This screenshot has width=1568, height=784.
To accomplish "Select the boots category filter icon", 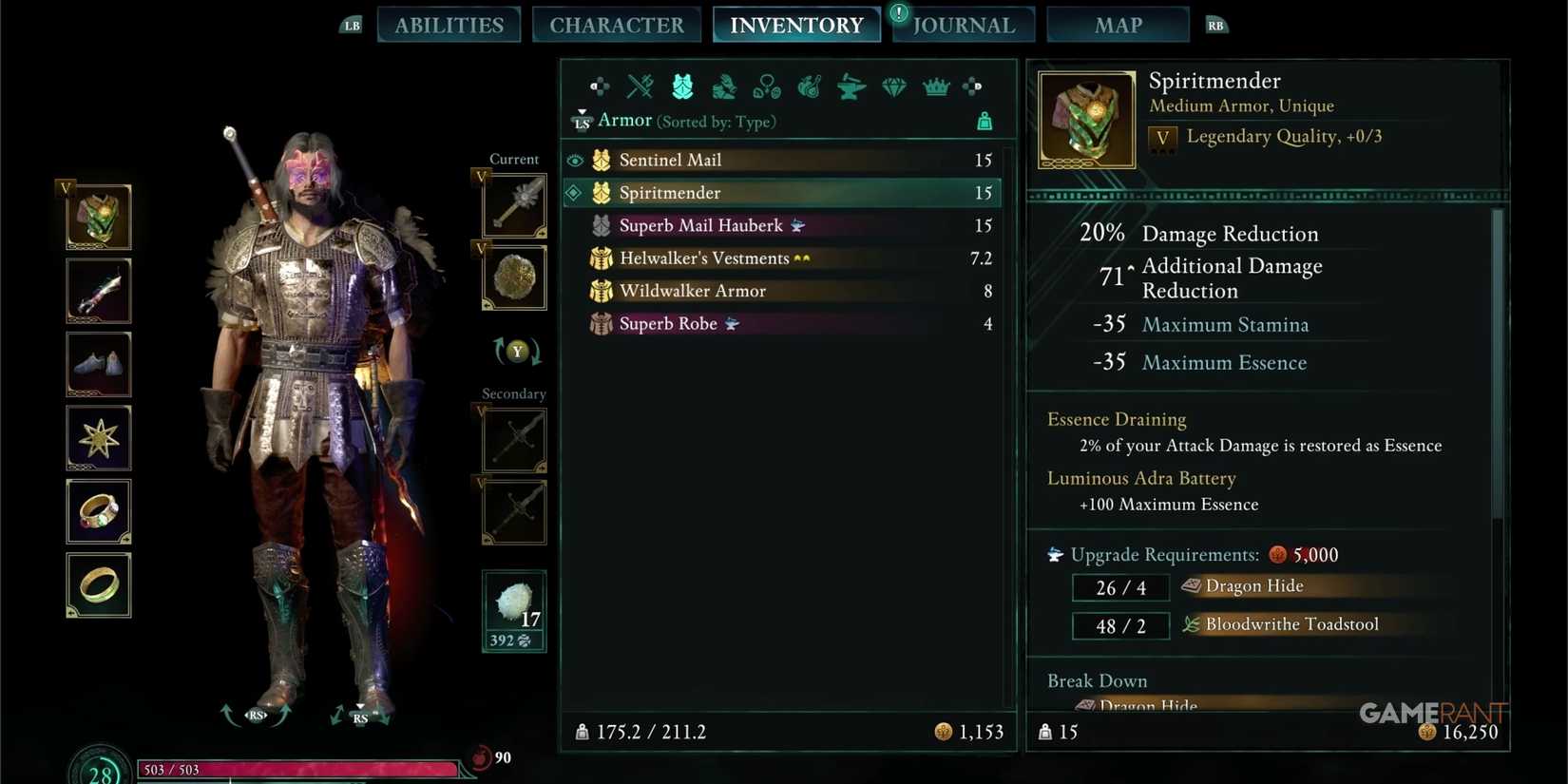I will [723, 86].
